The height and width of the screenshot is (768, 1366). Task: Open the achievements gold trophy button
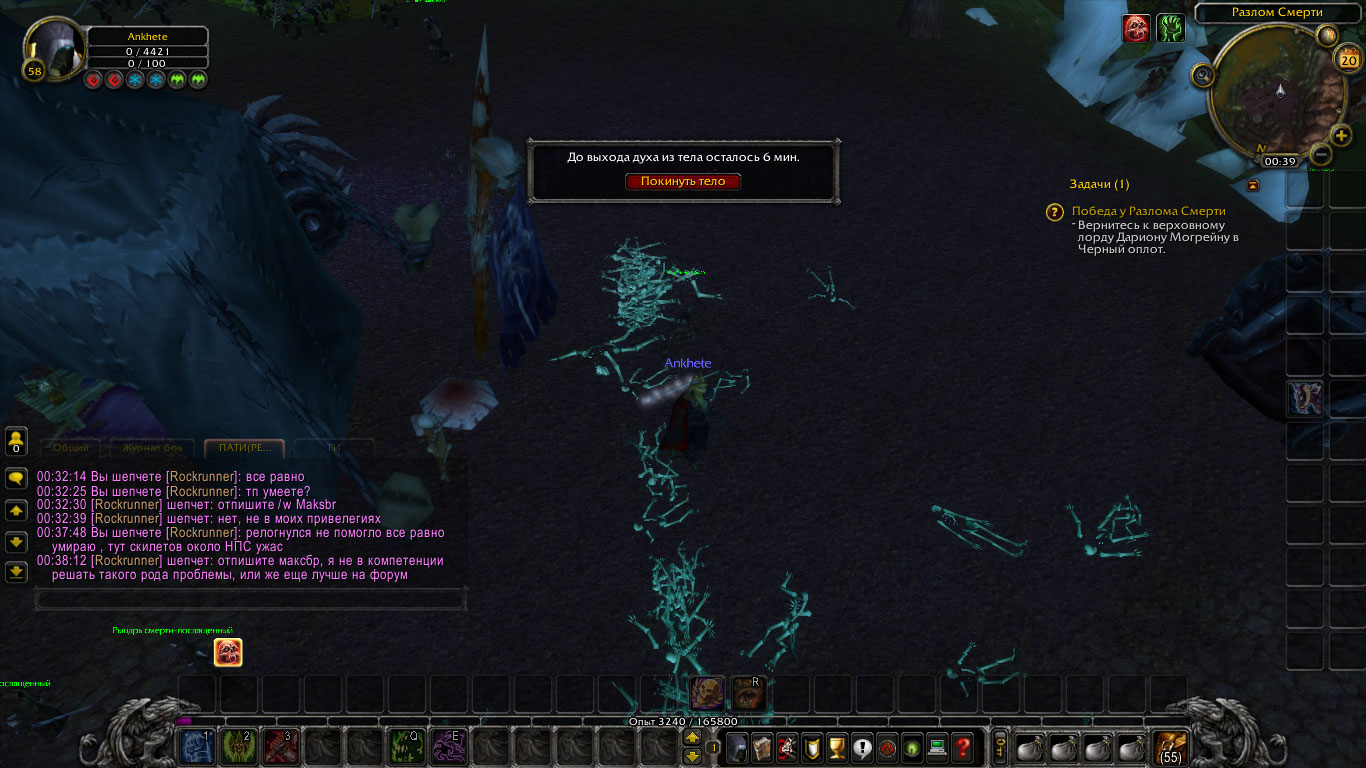click(x=837, y=747)
